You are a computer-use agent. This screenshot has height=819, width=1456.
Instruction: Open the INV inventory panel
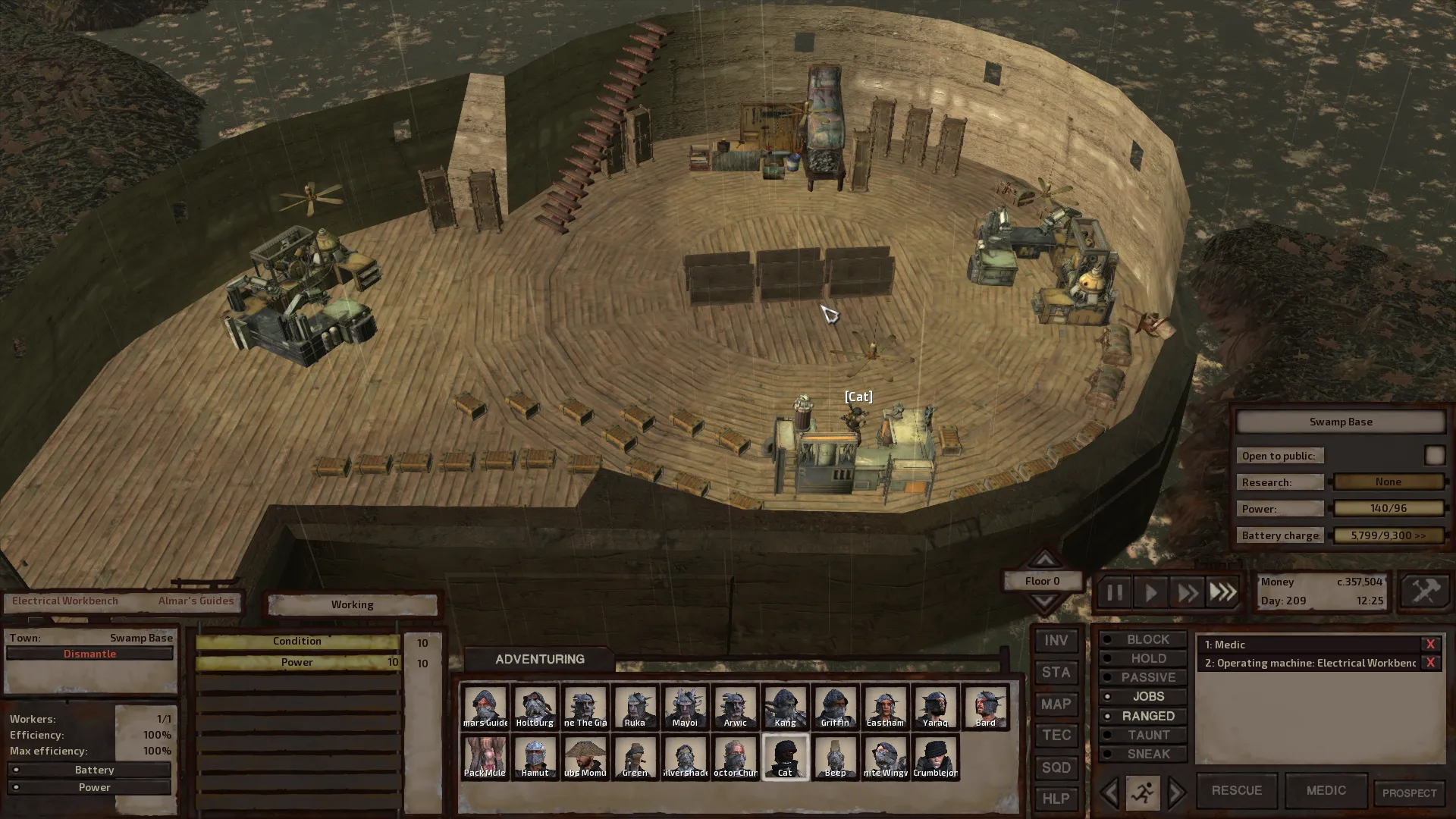pos(1056,641)
